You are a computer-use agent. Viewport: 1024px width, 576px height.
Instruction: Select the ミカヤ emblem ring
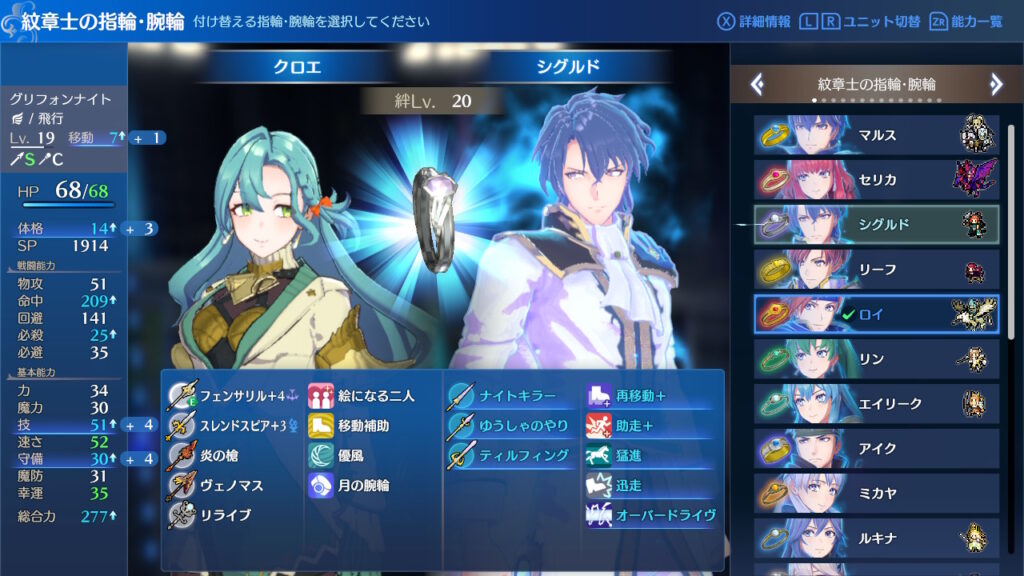876,494
